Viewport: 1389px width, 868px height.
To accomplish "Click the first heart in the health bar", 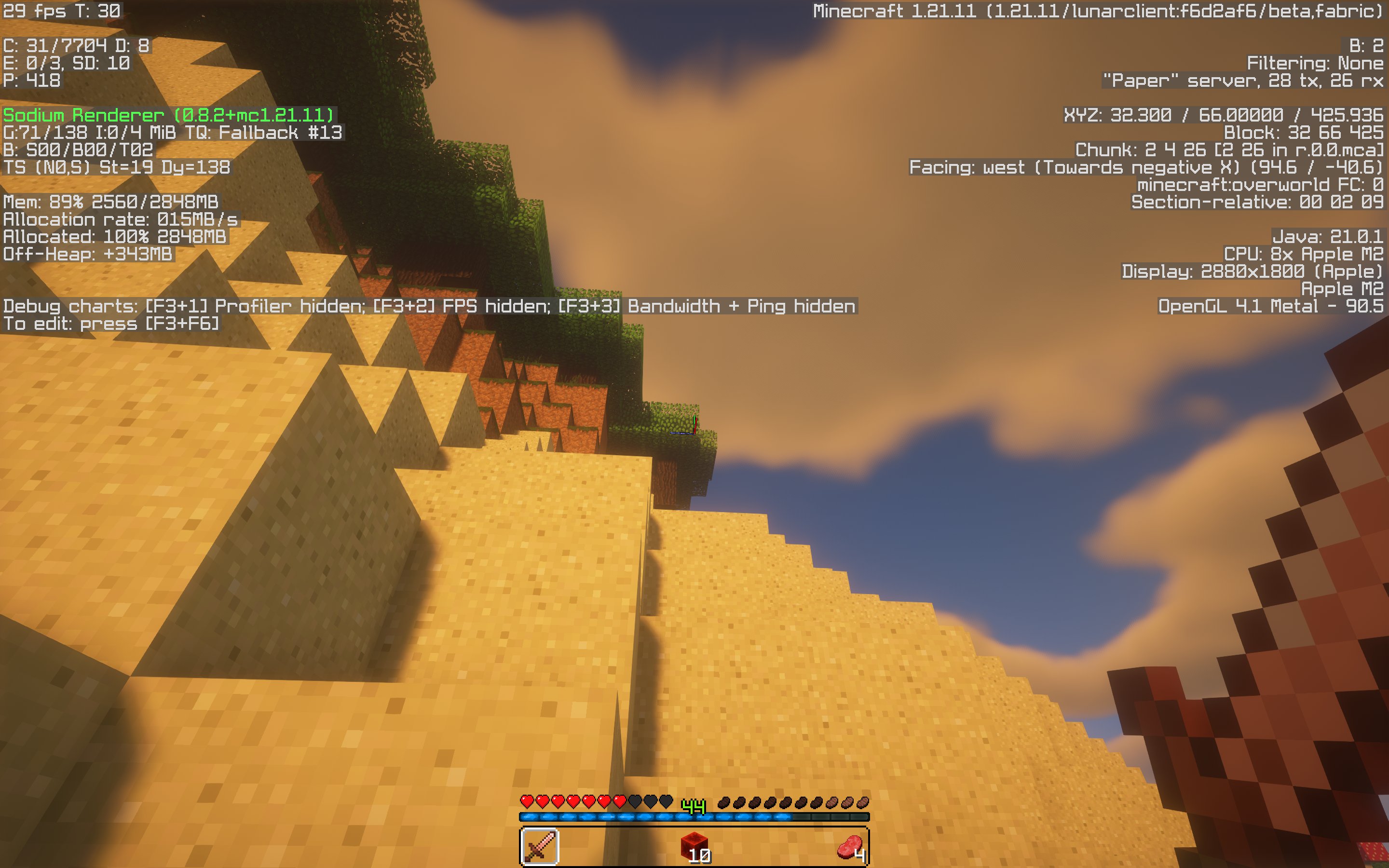I will pos(528,801).
